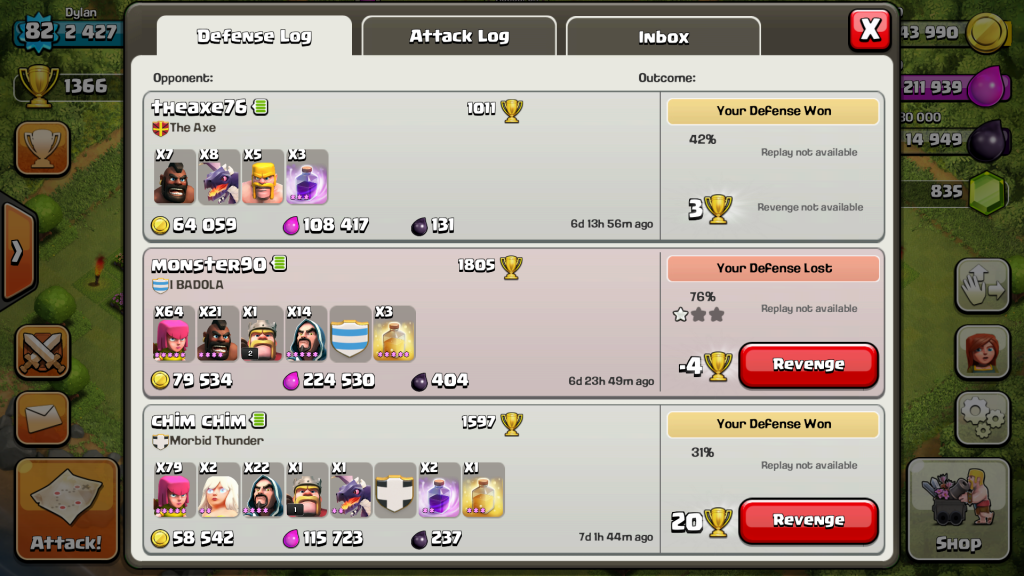Open the crossed swords war button
Image resolution: width=1024 pixels, height=576 pixels.
point(42,352)
